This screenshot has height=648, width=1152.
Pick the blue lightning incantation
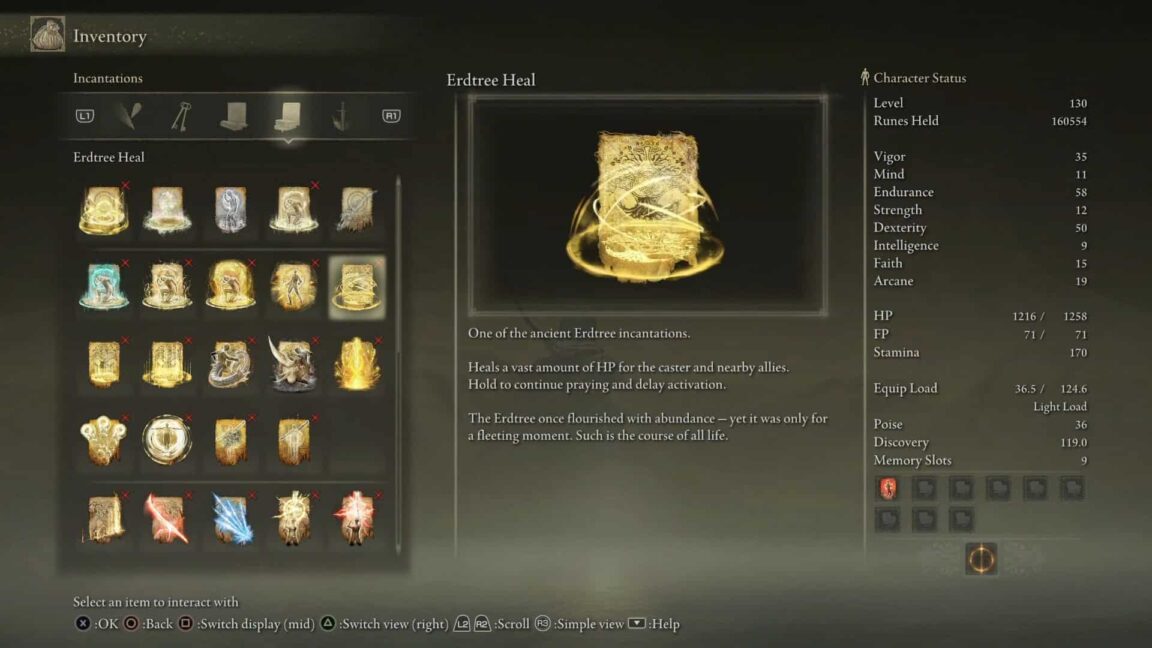point(230,518)
